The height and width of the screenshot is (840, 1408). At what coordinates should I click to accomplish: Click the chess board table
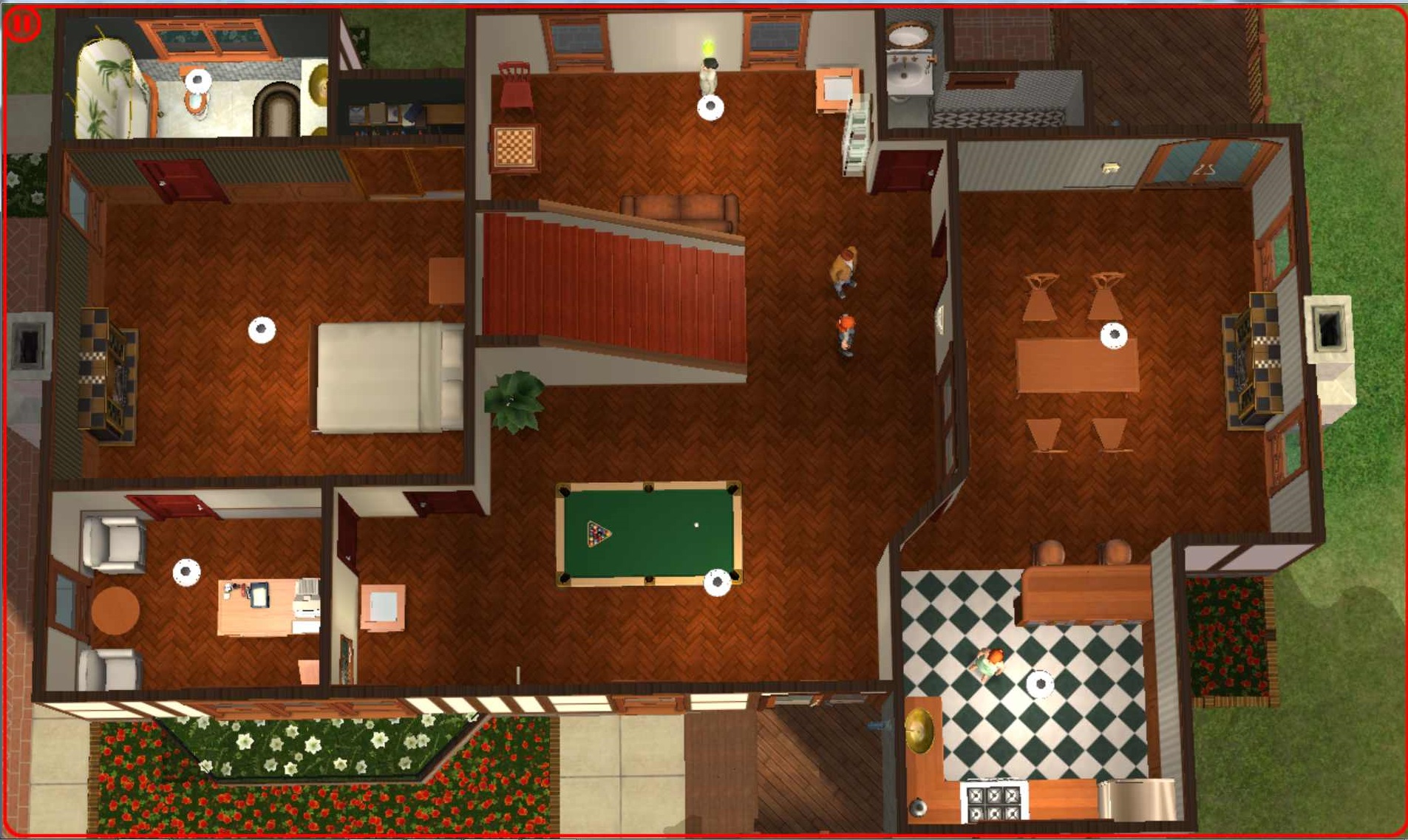[x=515, y=148]
